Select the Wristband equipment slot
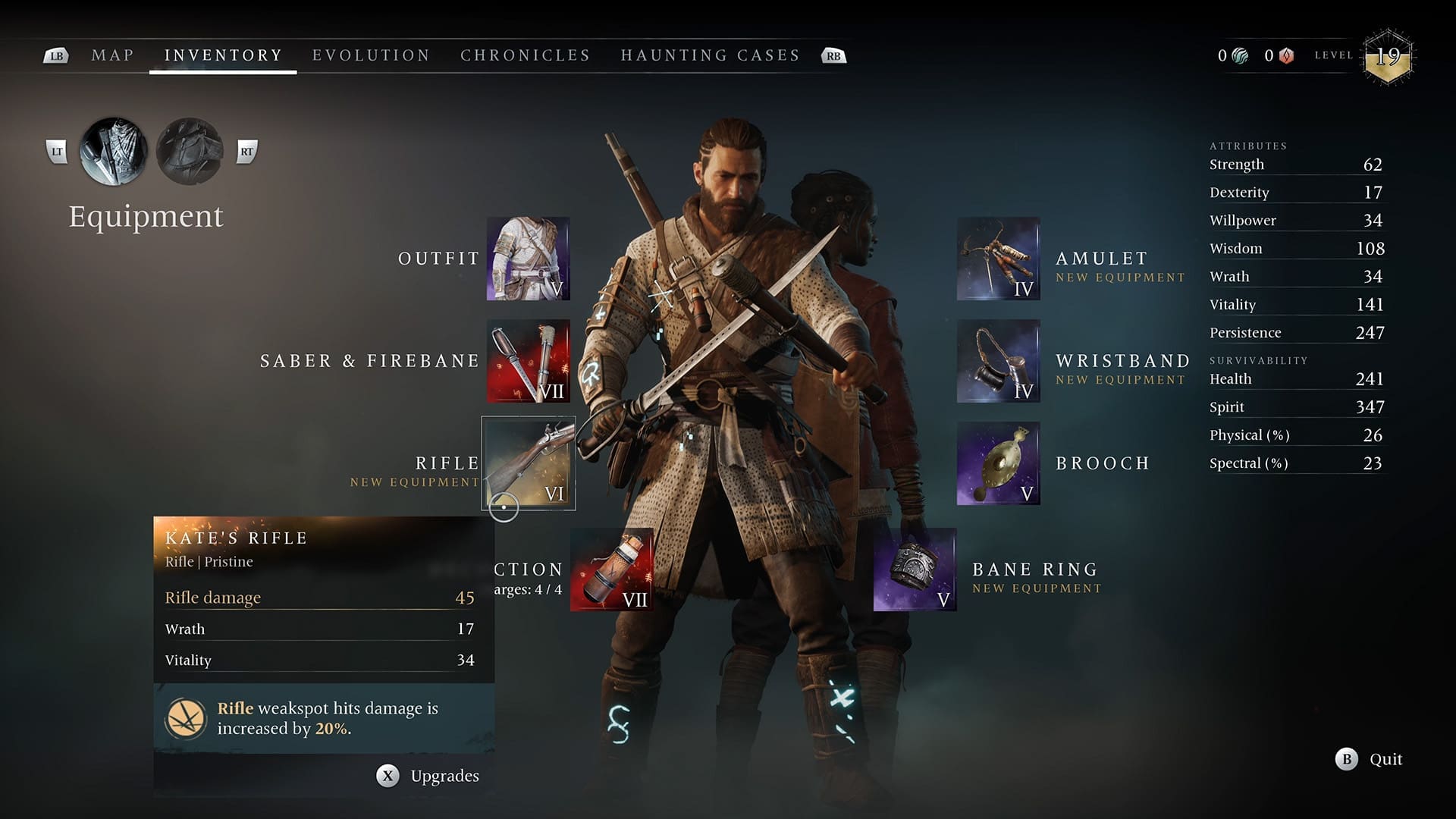1456x819 pixels. point(998,361)
